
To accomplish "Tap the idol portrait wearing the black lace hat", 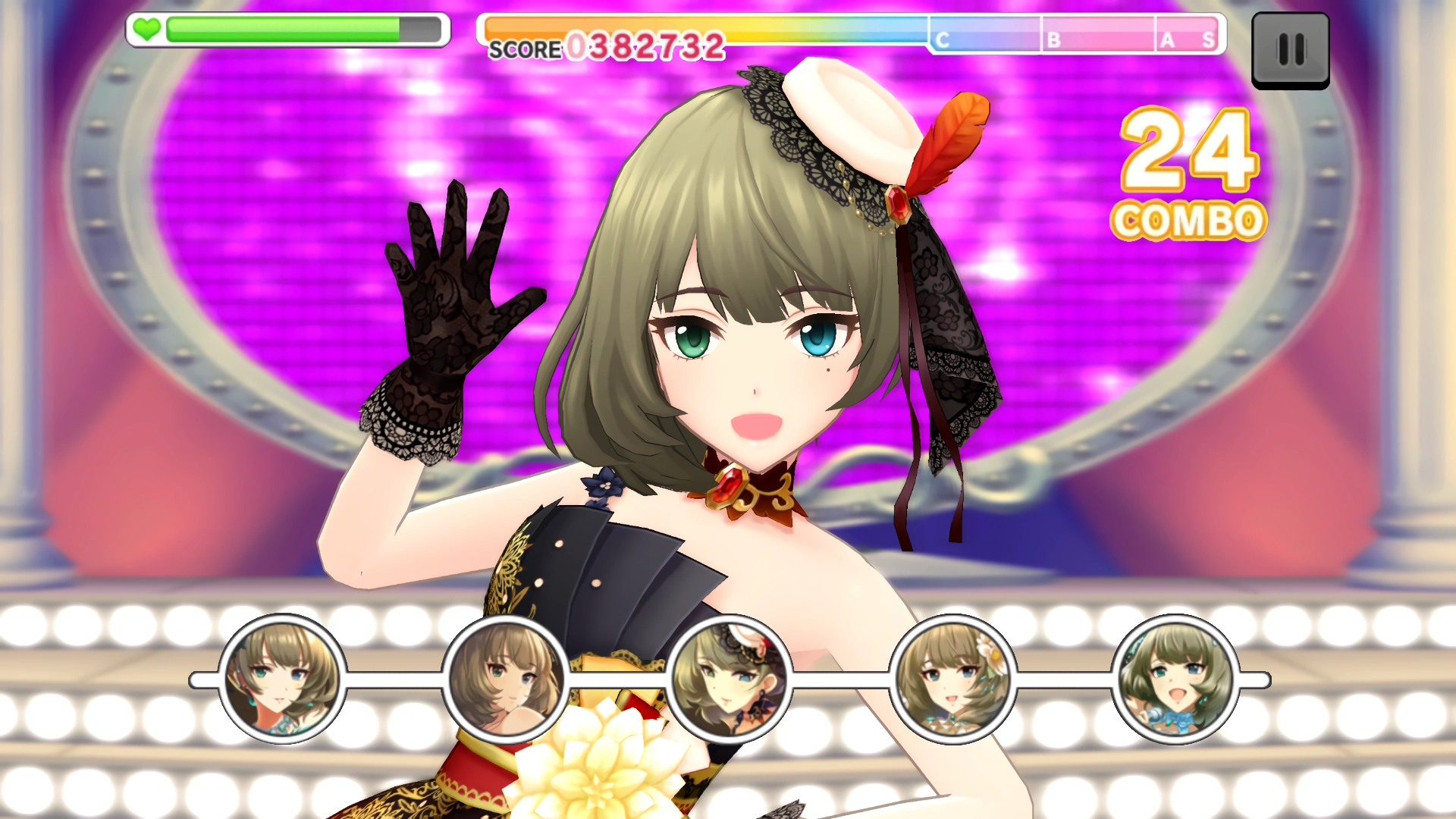I will 730,679.
